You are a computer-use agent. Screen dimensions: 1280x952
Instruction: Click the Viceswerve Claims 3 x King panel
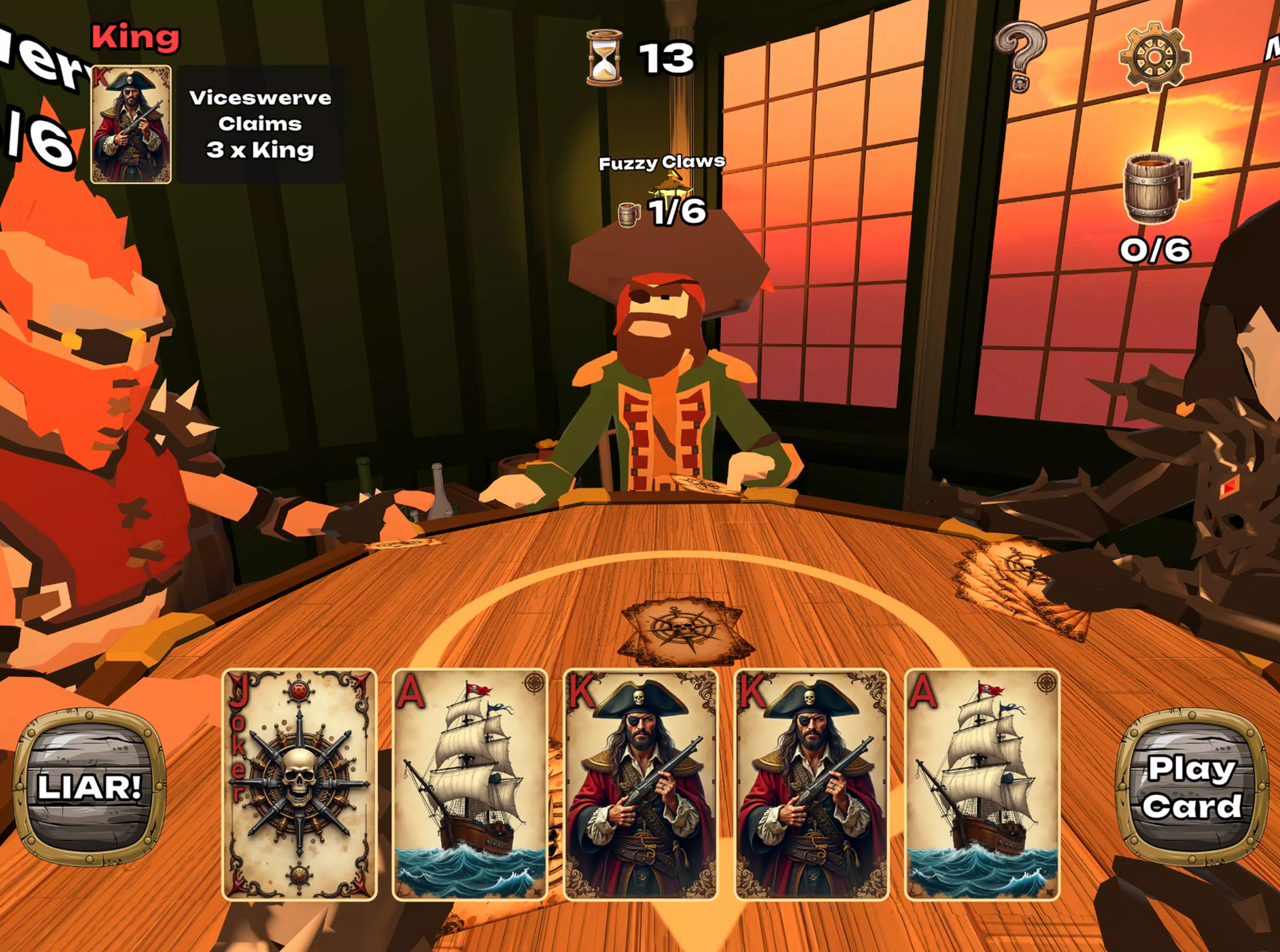coord(259,125)
